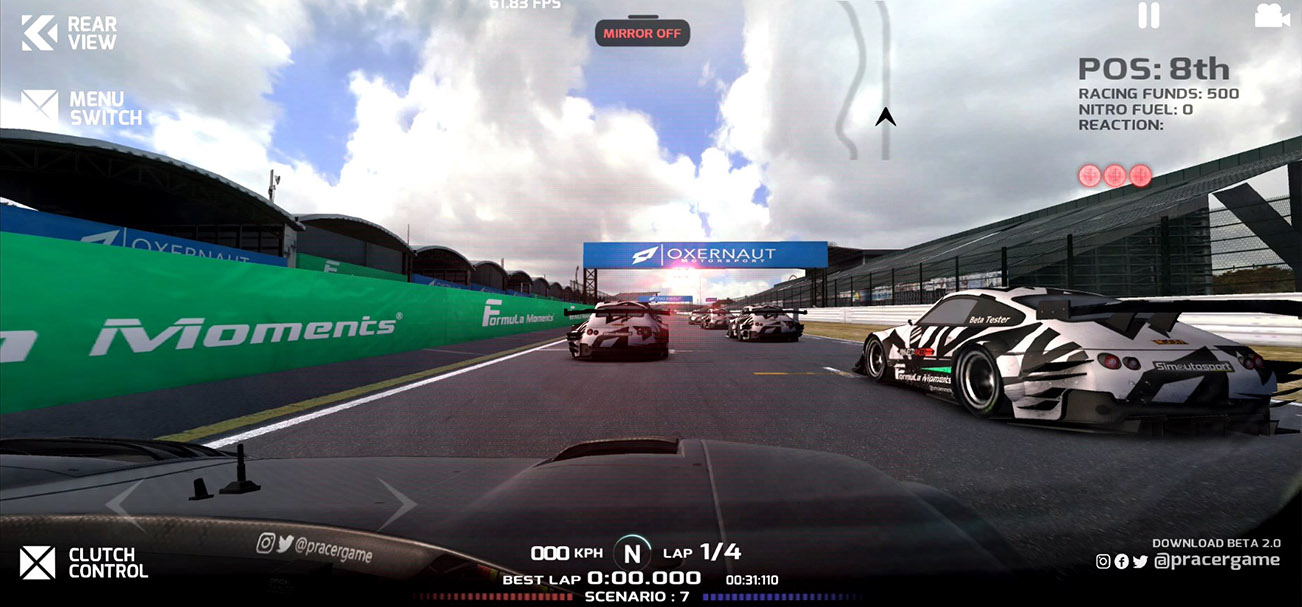Screen dimensions: 1302x607
Task: Open the track minimap
Action: [866, 80]
